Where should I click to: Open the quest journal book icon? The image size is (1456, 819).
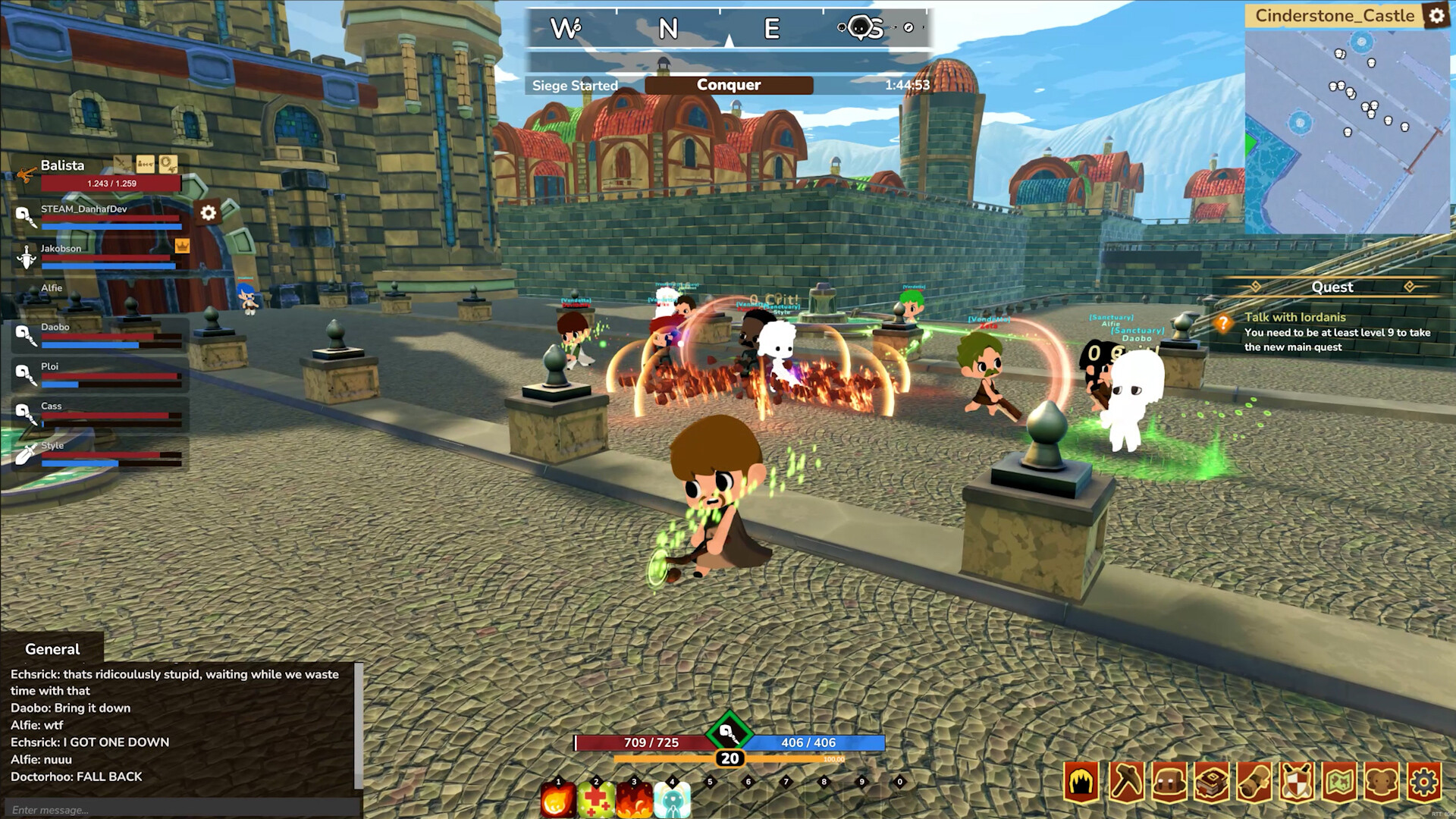(x=1212, y=780)
